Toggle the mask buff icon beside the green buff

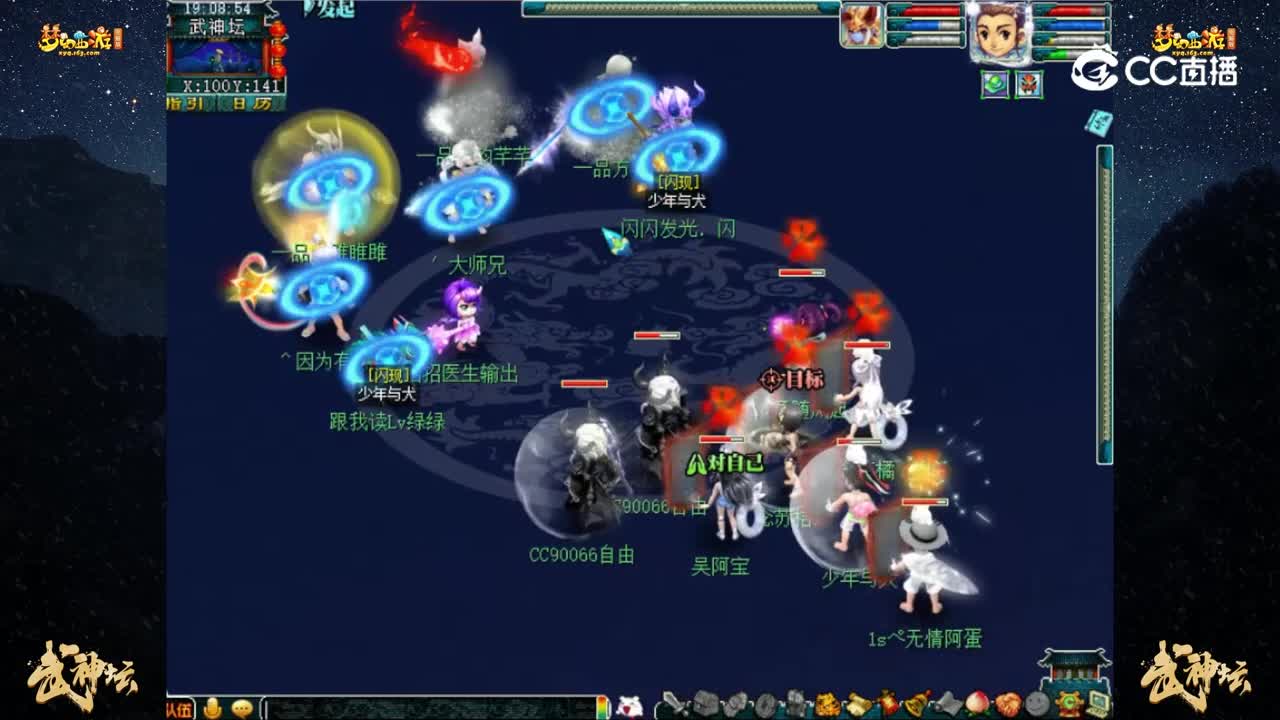point(1029,85)
